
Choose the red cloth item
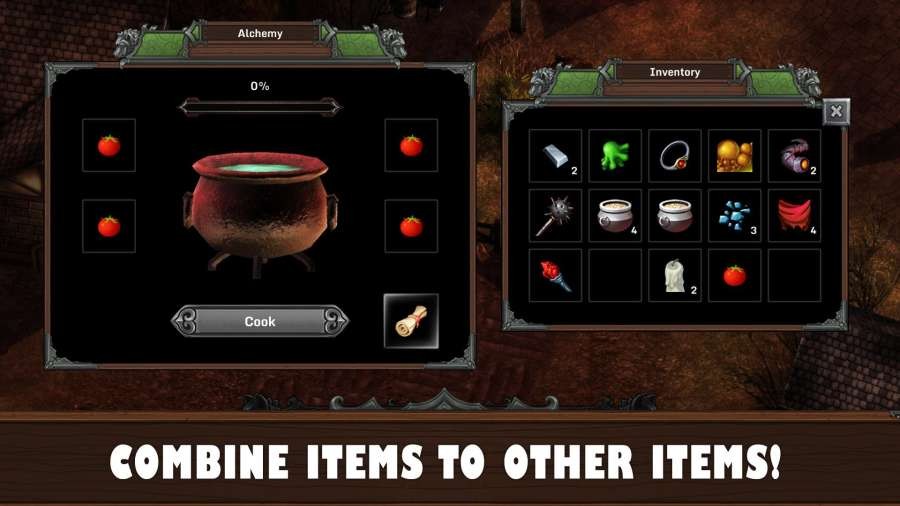(x=794, y=216)
